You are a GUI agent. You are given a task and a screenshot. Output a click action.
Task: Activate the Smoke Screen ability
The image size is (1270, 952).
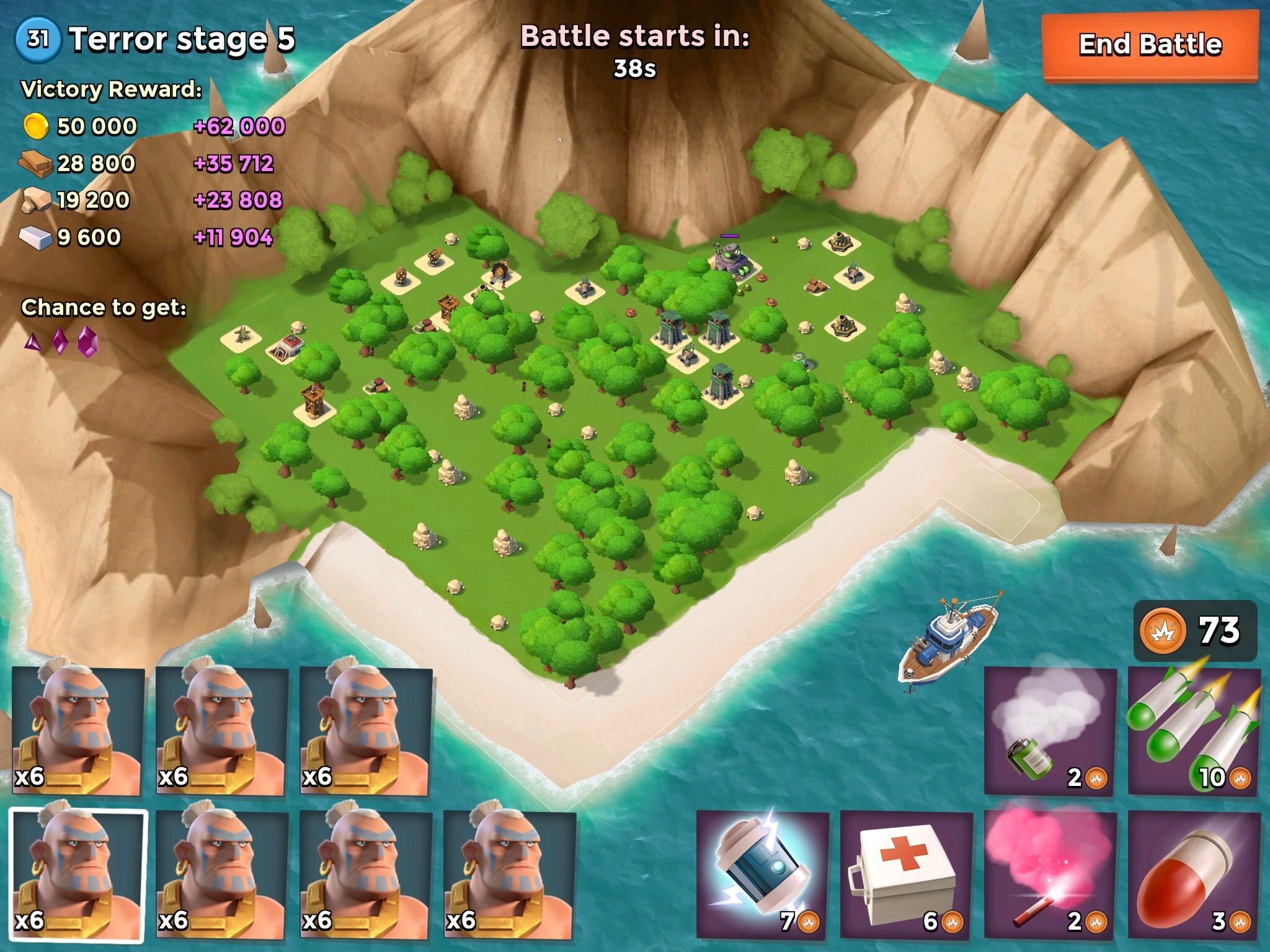1050,732
